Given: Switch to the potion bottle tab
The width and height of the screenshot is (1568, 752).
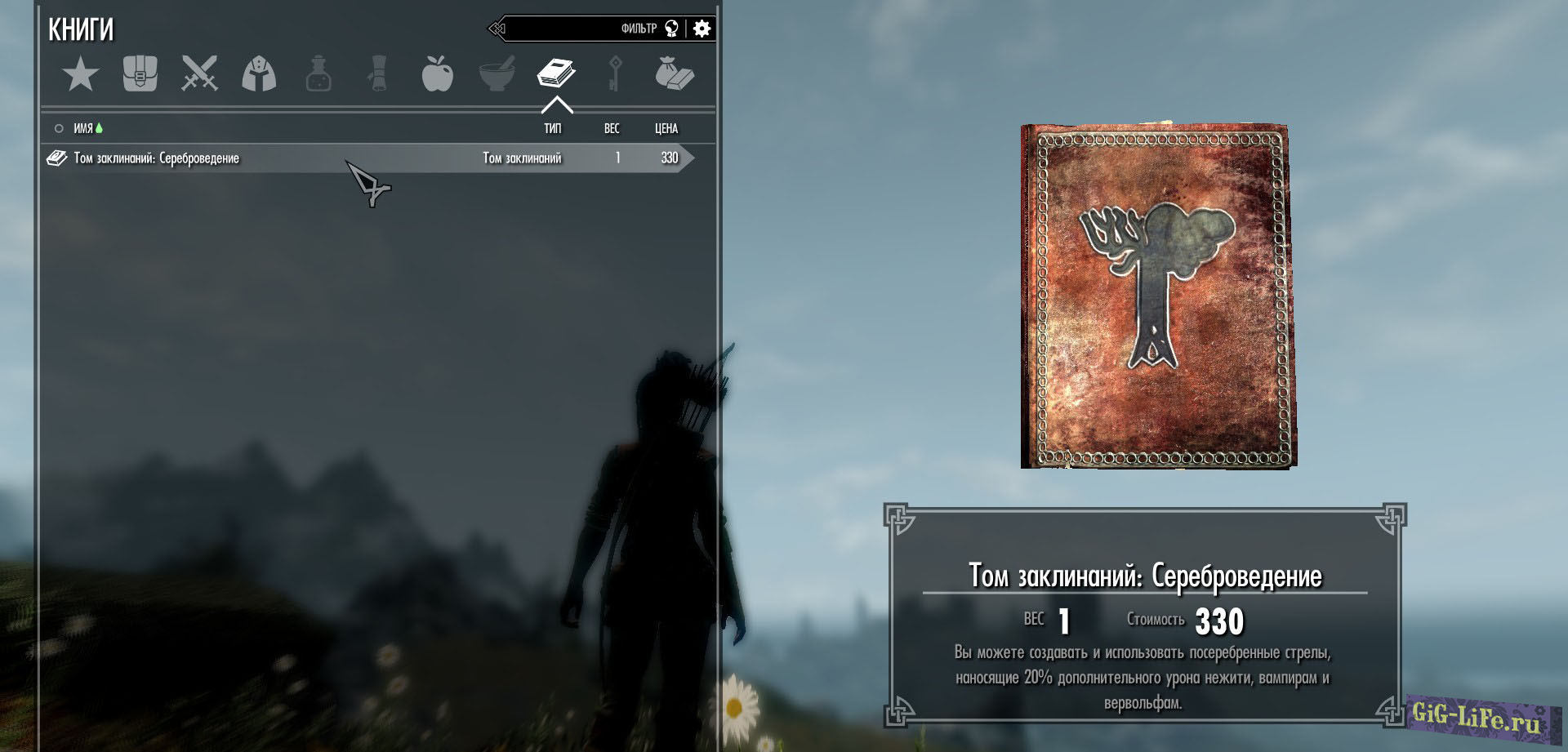Looking at the screenshot, I should click(318, 74).
